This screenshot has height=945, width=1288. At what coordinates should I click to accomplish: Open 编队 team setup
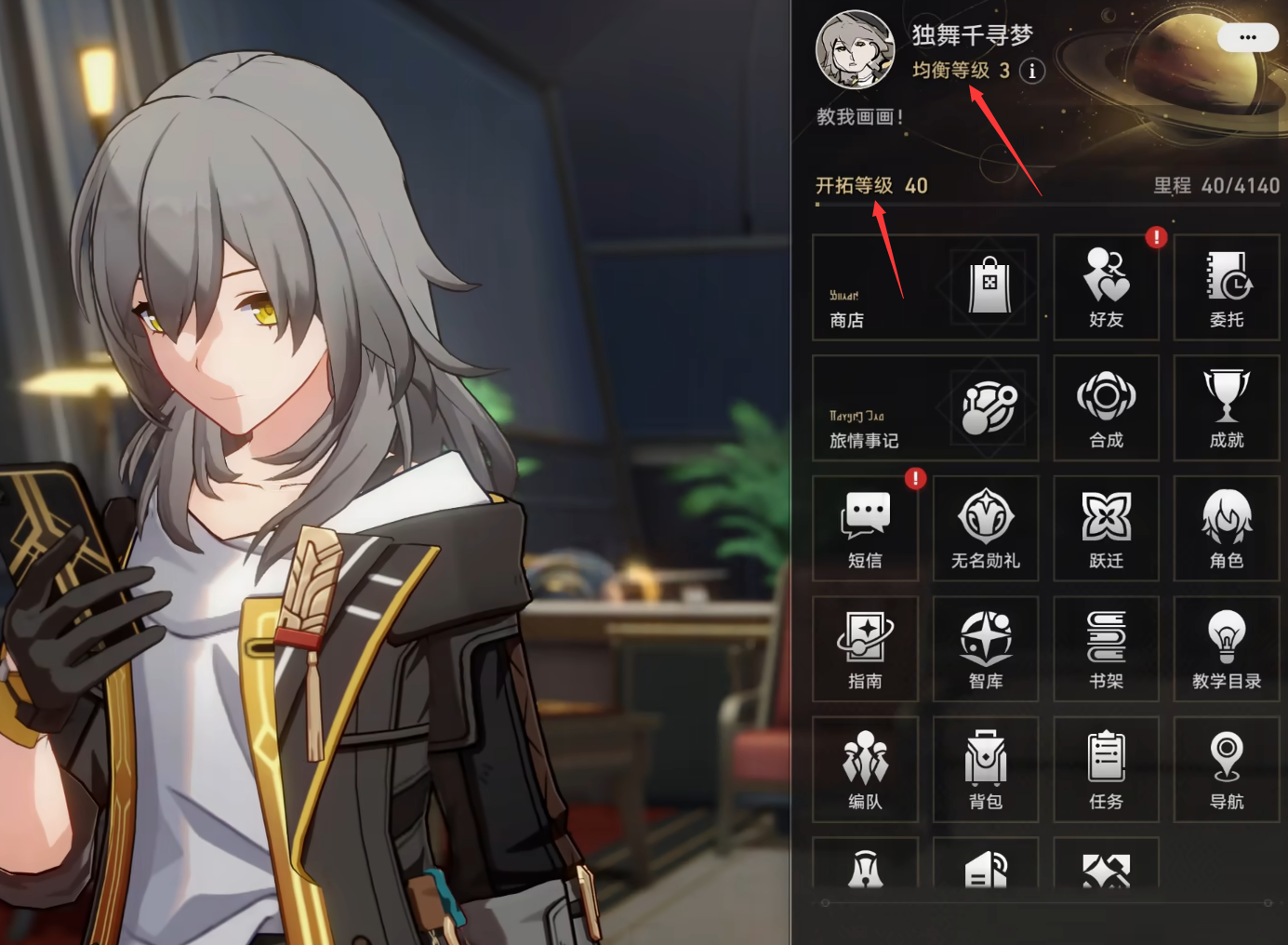(x=865, y=769)
